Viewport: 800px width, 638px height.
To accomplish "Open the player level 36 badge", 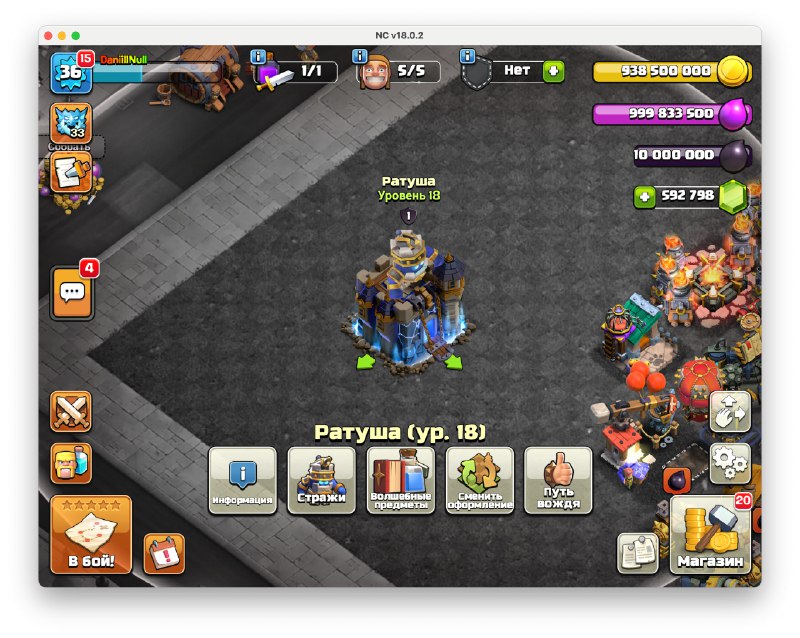I will coord(71,72).
